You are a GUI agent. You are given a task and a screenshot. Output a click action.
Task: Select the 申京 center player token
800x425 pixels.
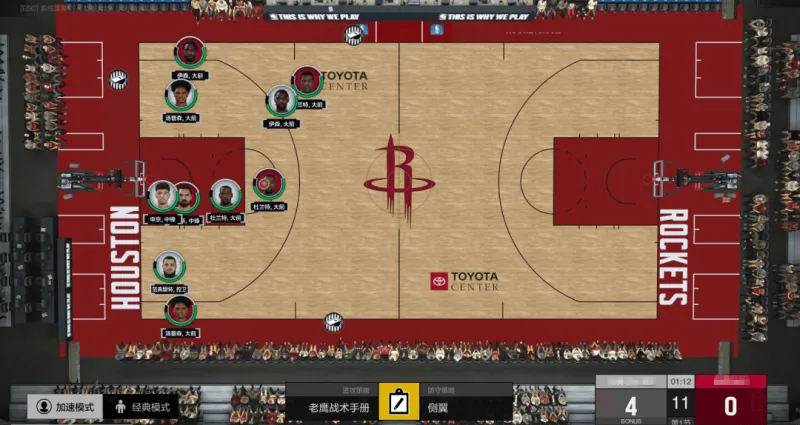161,196
